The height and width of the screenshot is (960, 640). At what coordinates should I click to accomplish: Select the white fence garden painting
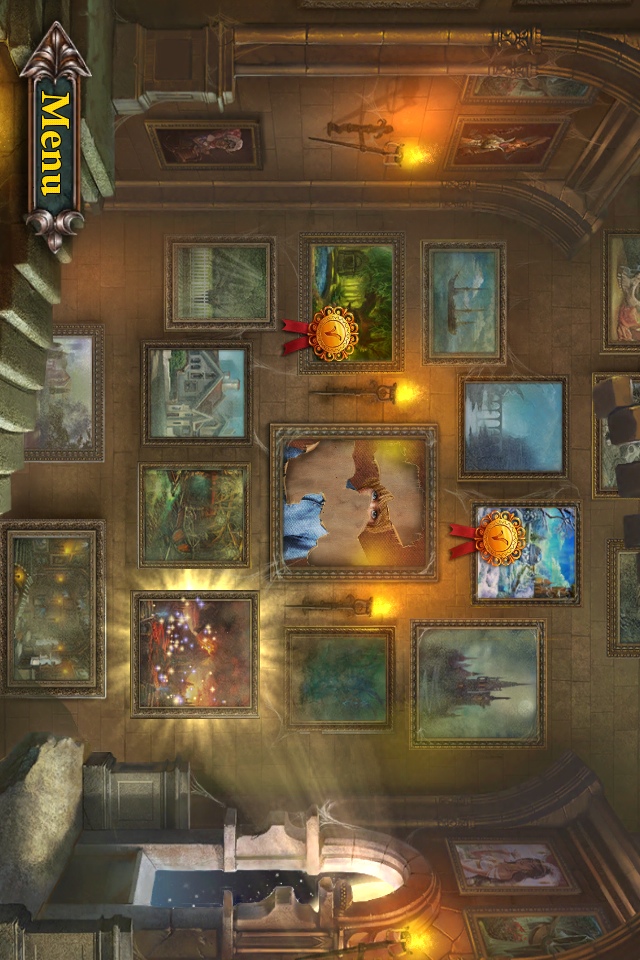tap(220, 283)
